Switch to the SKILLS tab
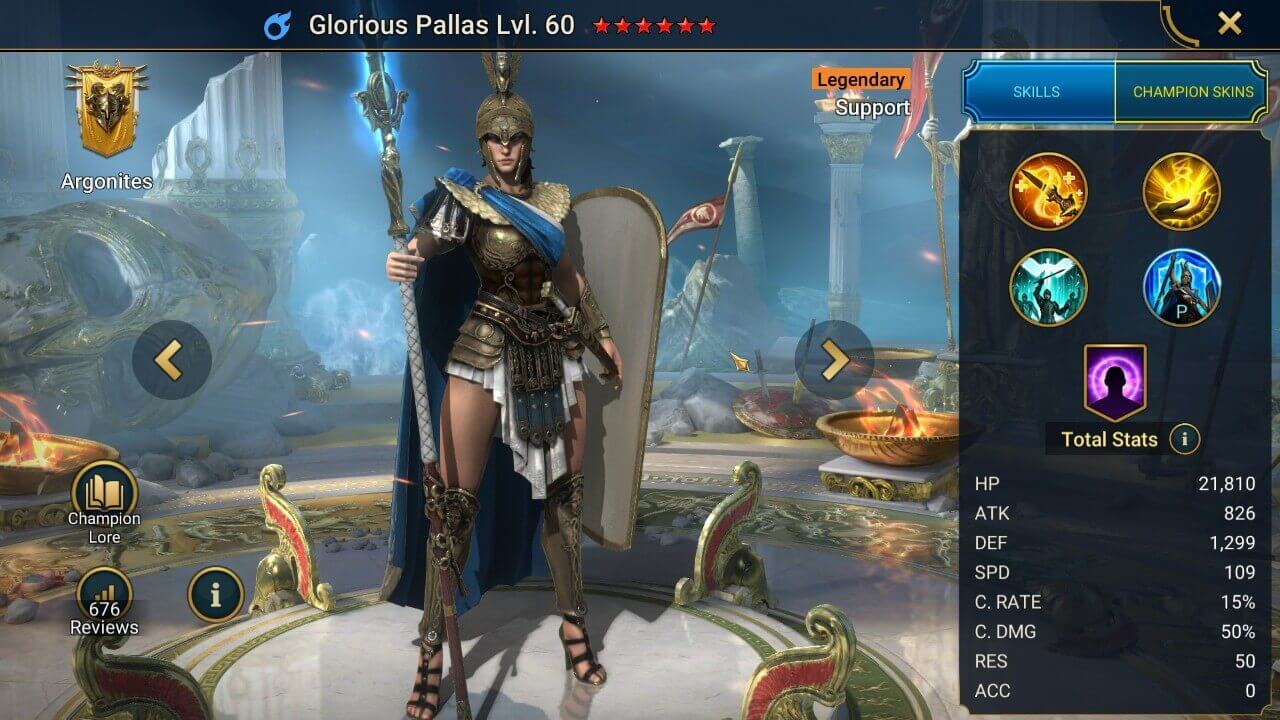The image size is (1280, 720). click(1036, 91)
